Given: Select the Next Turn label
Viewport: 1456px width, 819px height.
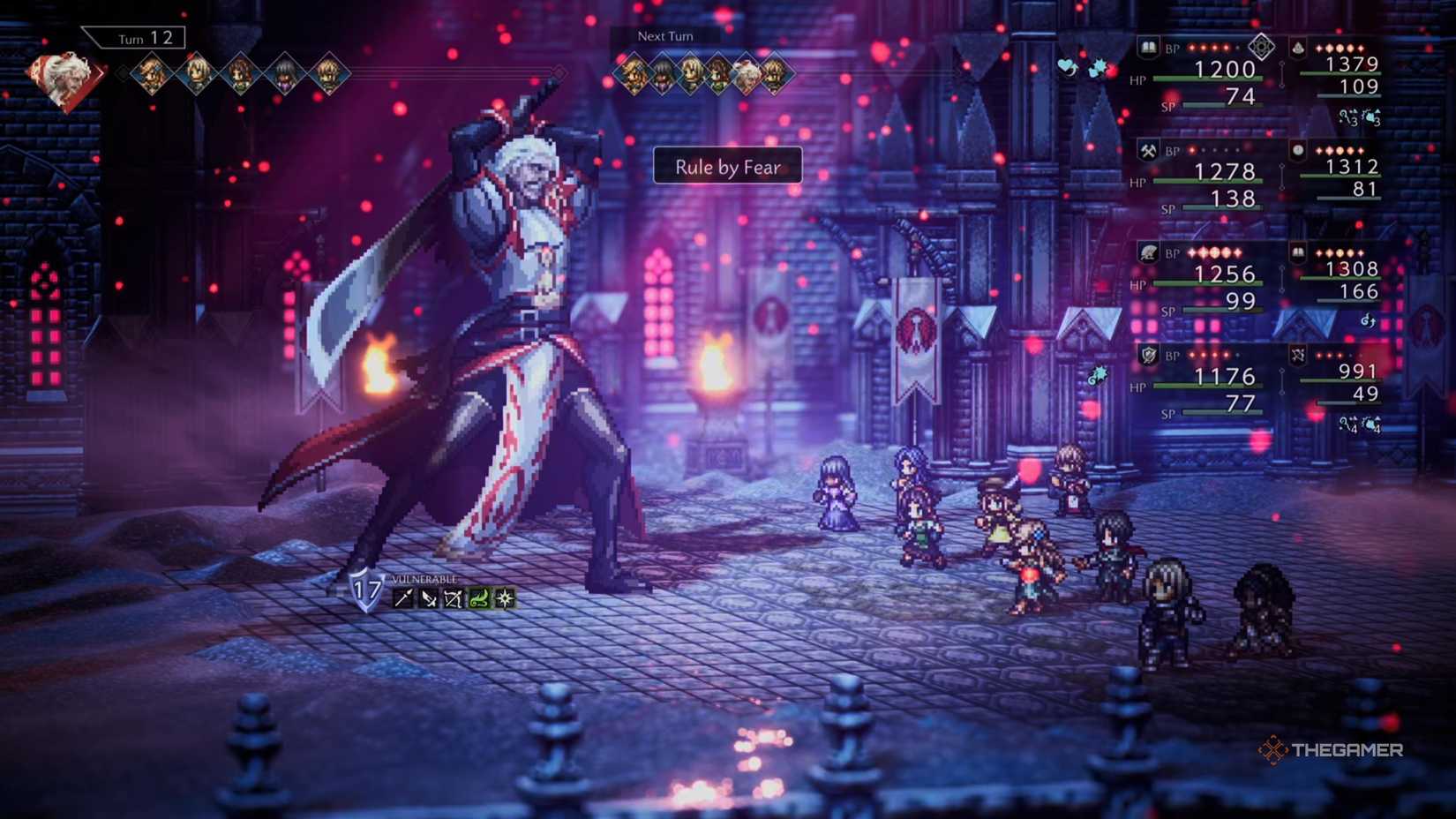Looking at the screenshot, I should click(663, 36).
